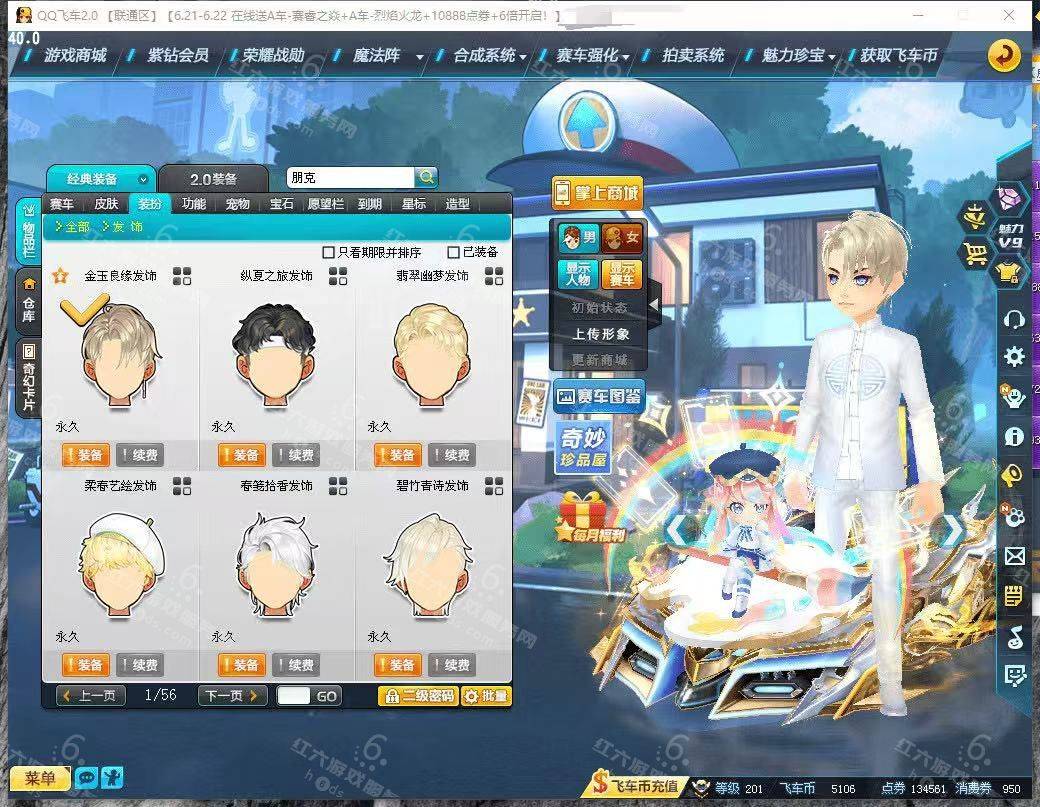Open the 紫钻会员 membership page
The height and width of the screenshot is (807, 1040).
[x=178, y=55]
